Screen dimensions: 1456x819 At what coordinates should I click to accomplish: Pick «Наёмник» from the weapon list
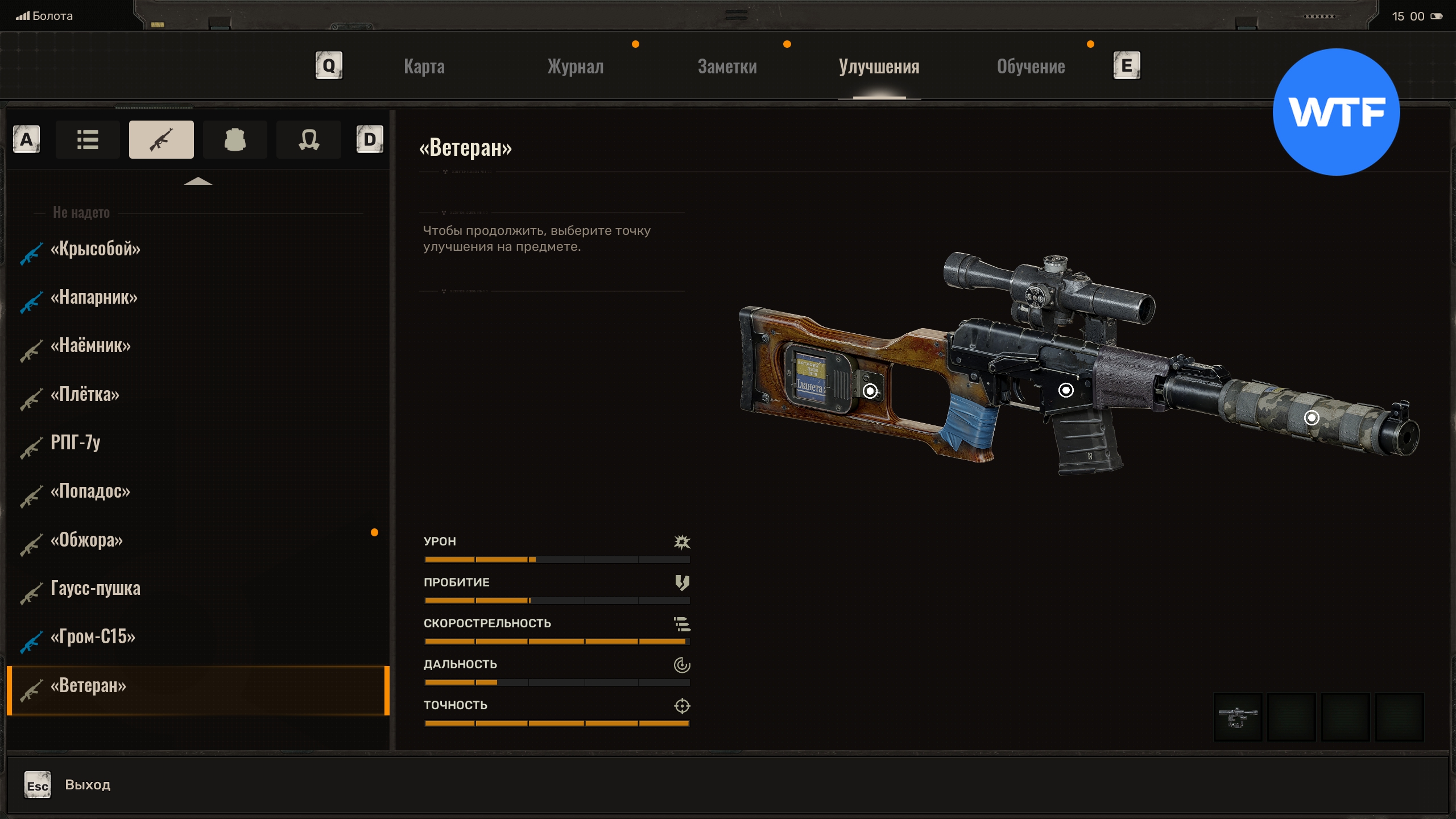[x=90, y=346]
